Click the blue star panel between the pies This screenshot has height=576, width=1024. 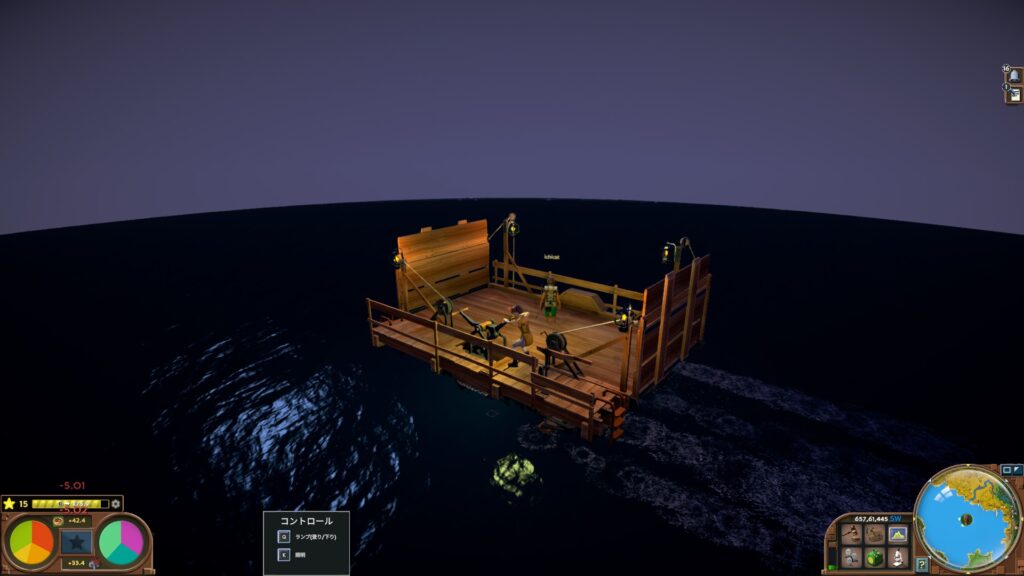tap(76, 542)
